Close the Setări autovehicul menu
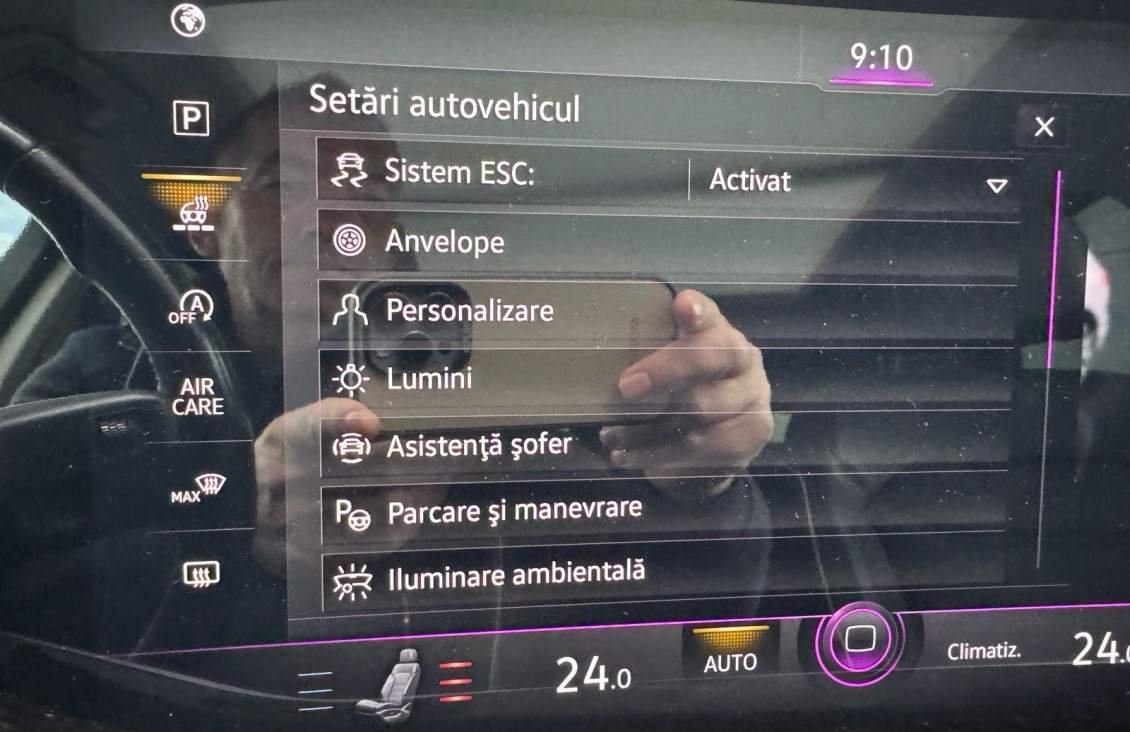 pyautogui.click(x=1043, y=127)
